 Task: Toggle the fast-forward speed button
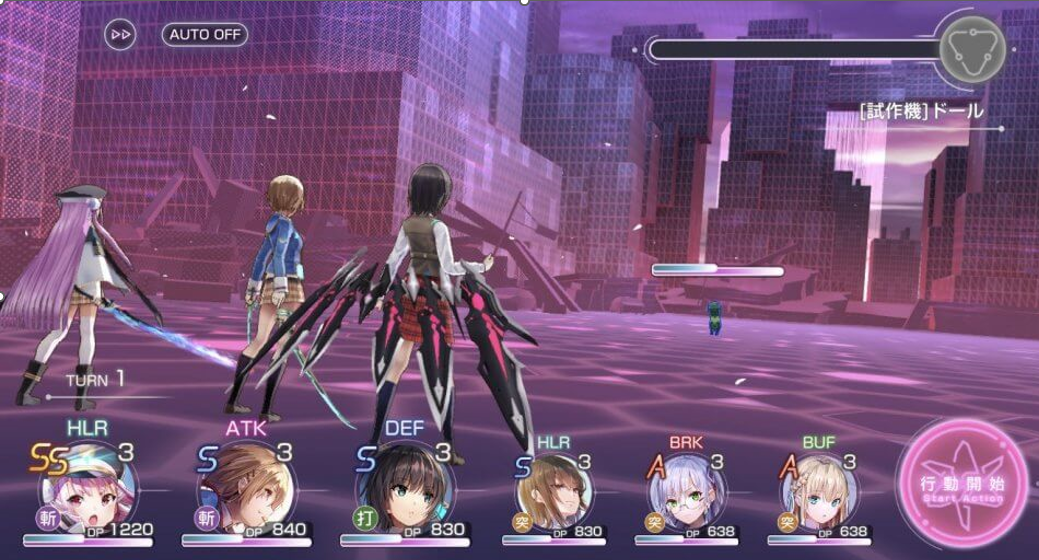122,34
